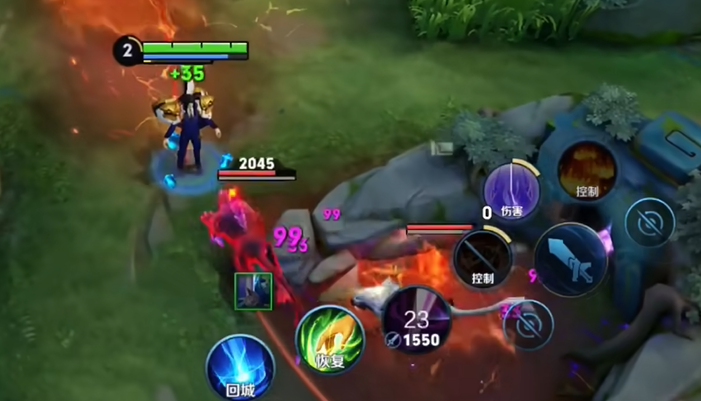
Task: Hit the sword basic attack button
Action: (572, 260)
